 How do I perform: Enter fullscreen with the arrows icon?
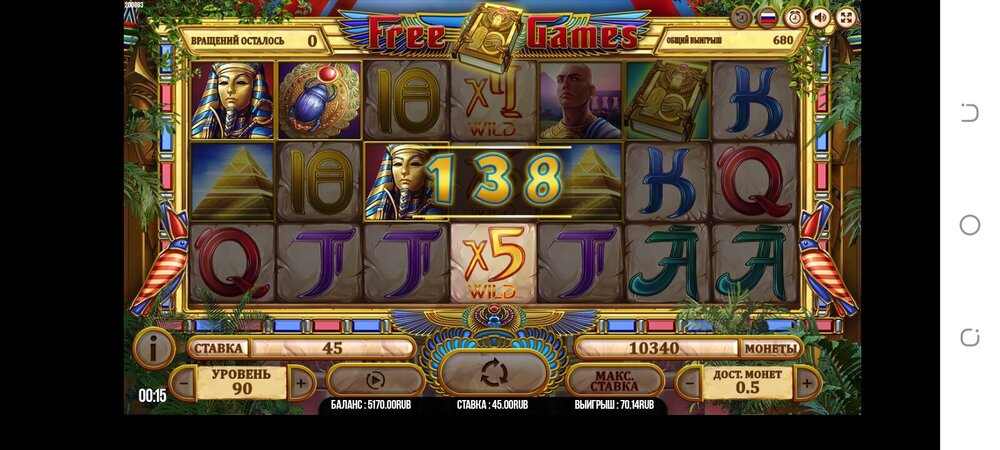click(x=846, y=17)
